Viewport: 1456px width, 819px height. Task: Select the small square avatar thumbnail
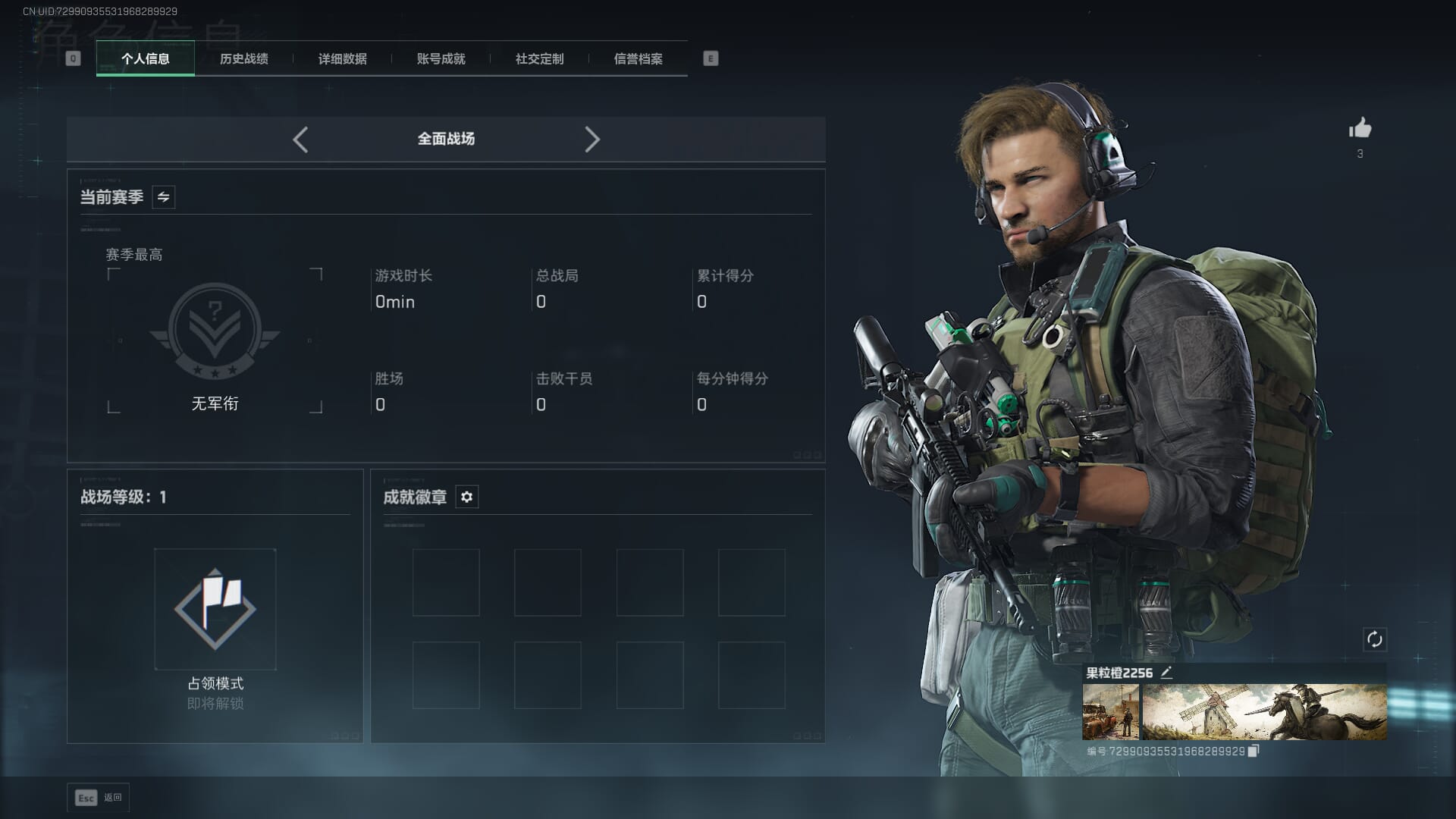(x=1110, y=712)
